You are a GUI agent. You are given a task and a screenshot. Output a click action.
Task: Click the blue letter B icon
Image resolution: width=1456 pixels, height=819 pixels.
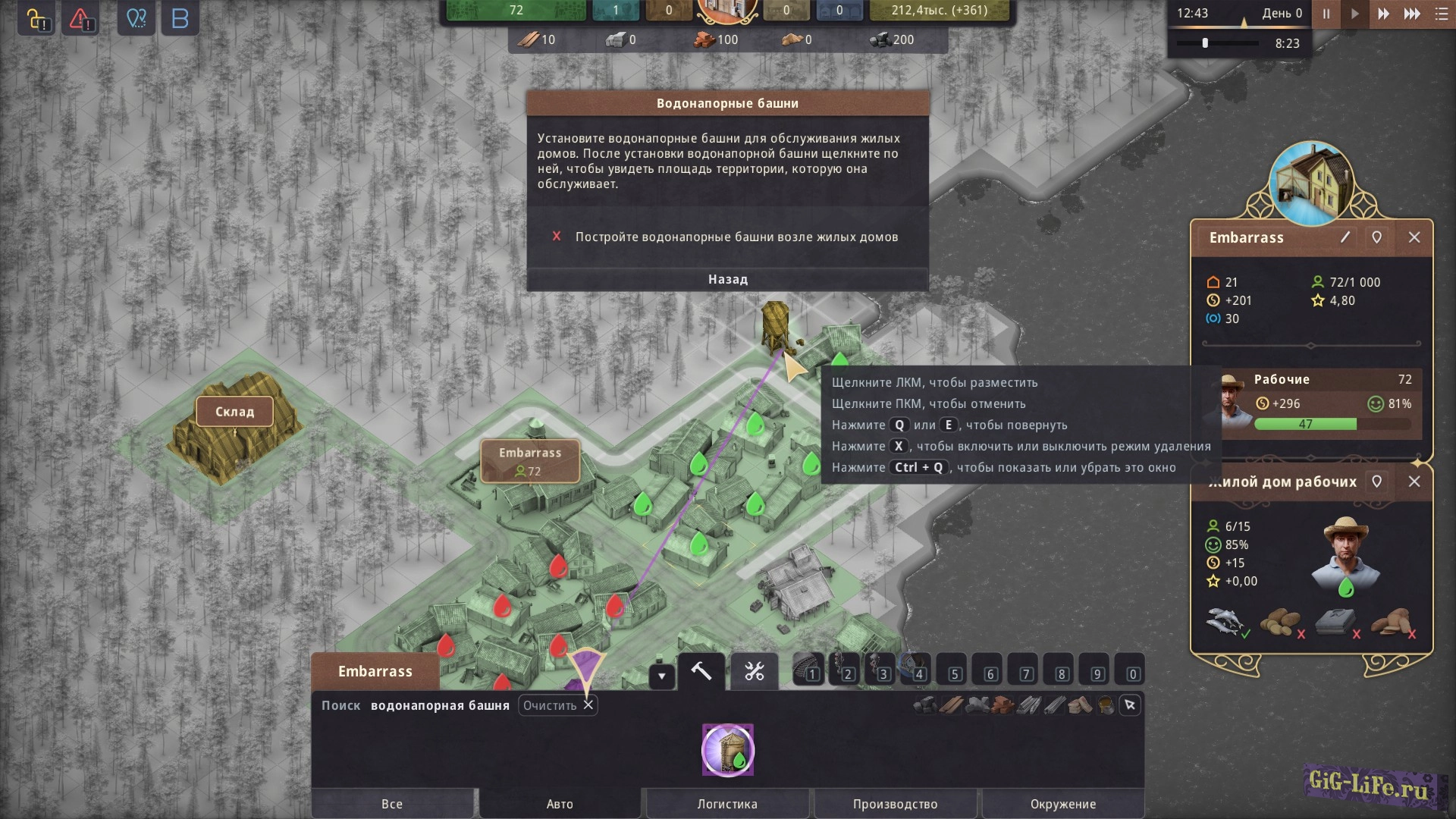(180, 19)
